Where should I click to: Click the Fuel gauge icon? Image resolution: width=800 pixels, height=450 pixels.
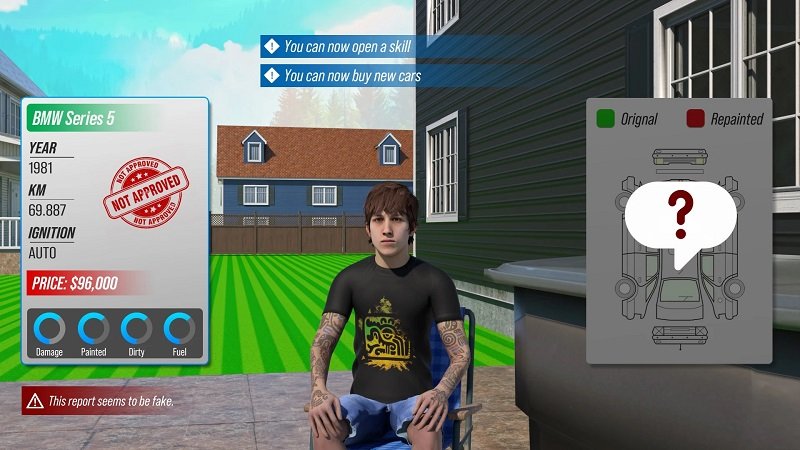click(179, 329)
